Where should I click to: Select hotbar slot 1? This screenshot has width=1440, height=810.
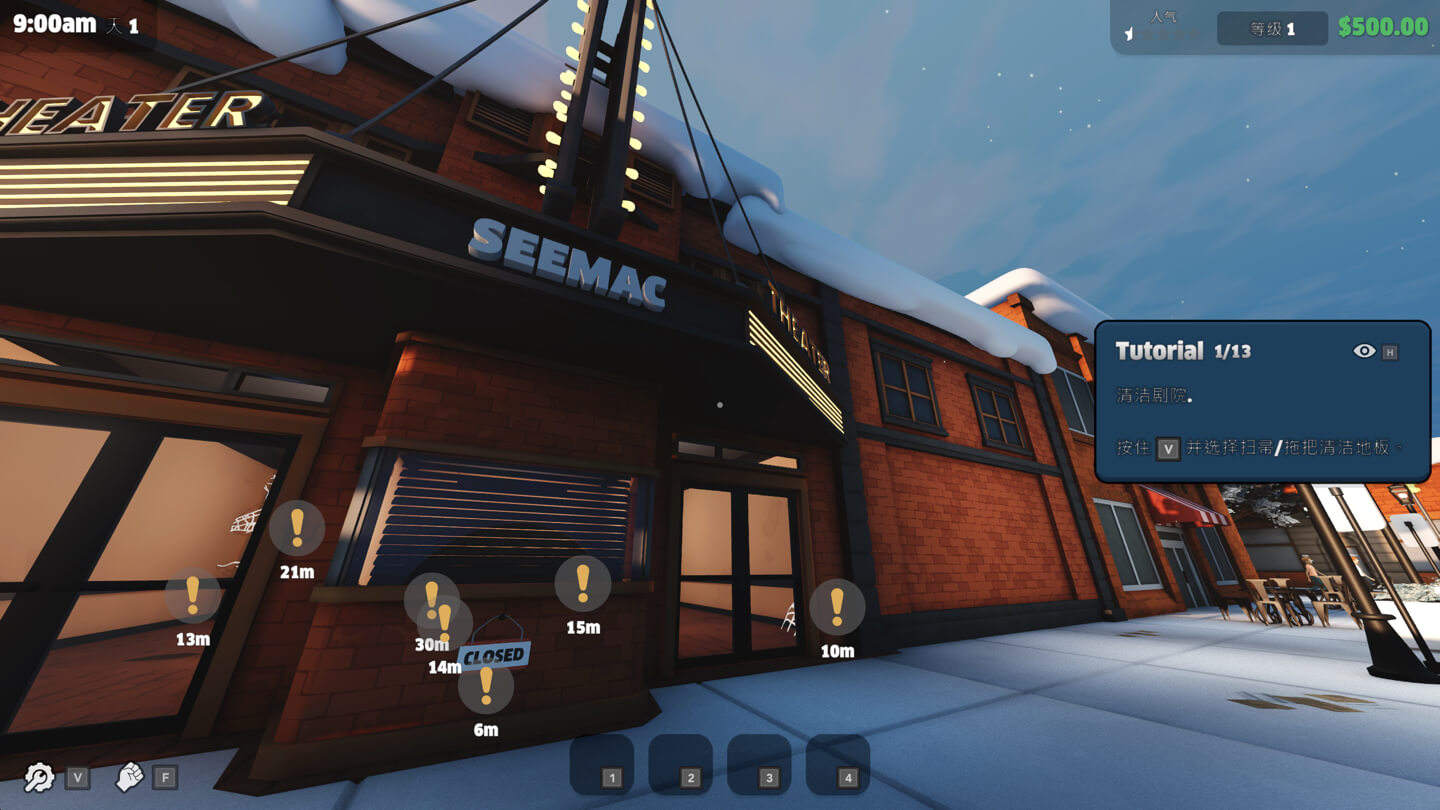coord(602,765)
